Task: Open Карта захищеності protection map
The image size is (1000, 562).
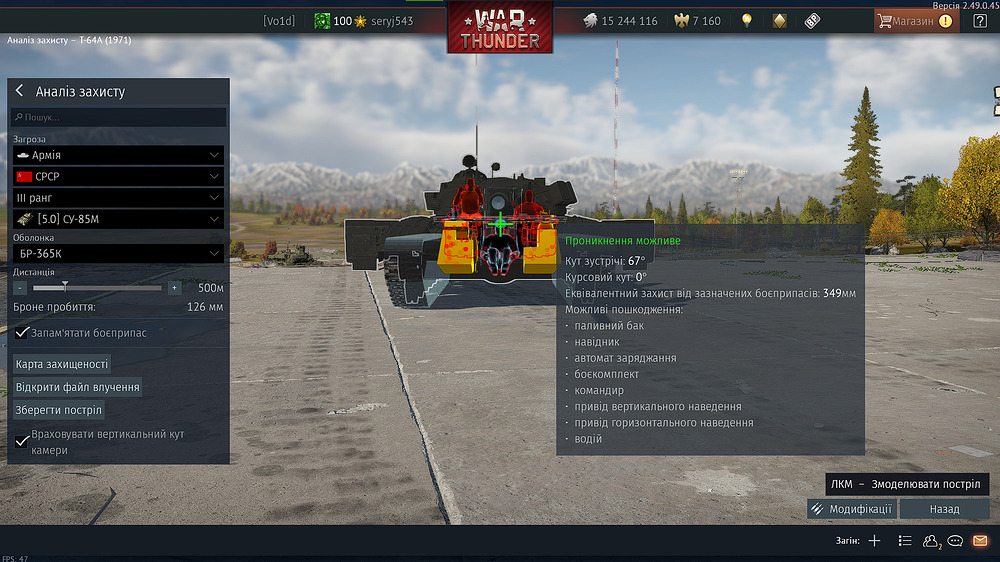Action: coord(61,364)
